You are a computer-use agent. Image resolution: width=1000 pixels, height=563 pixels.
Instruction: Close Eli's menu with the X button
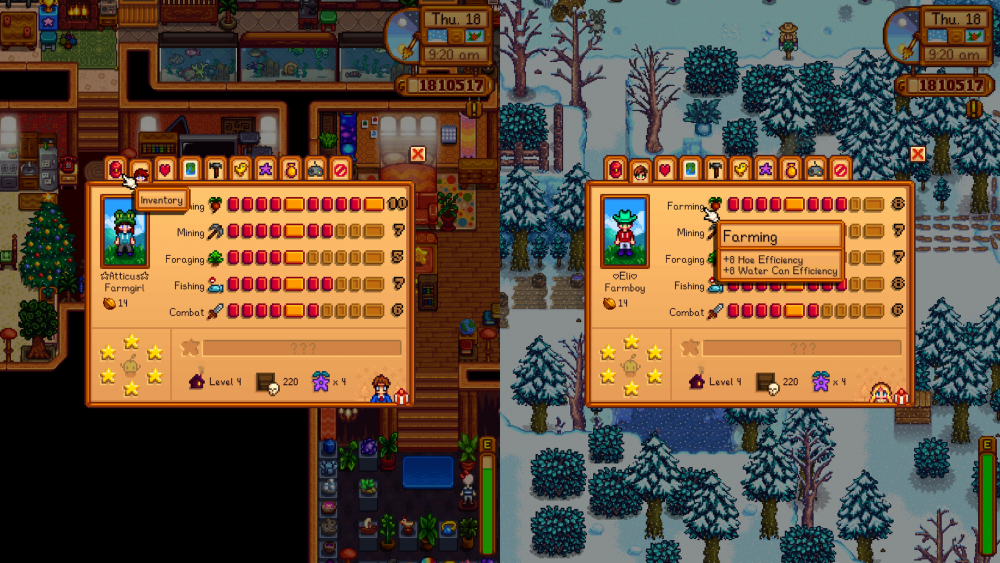[x=918, y=154]
